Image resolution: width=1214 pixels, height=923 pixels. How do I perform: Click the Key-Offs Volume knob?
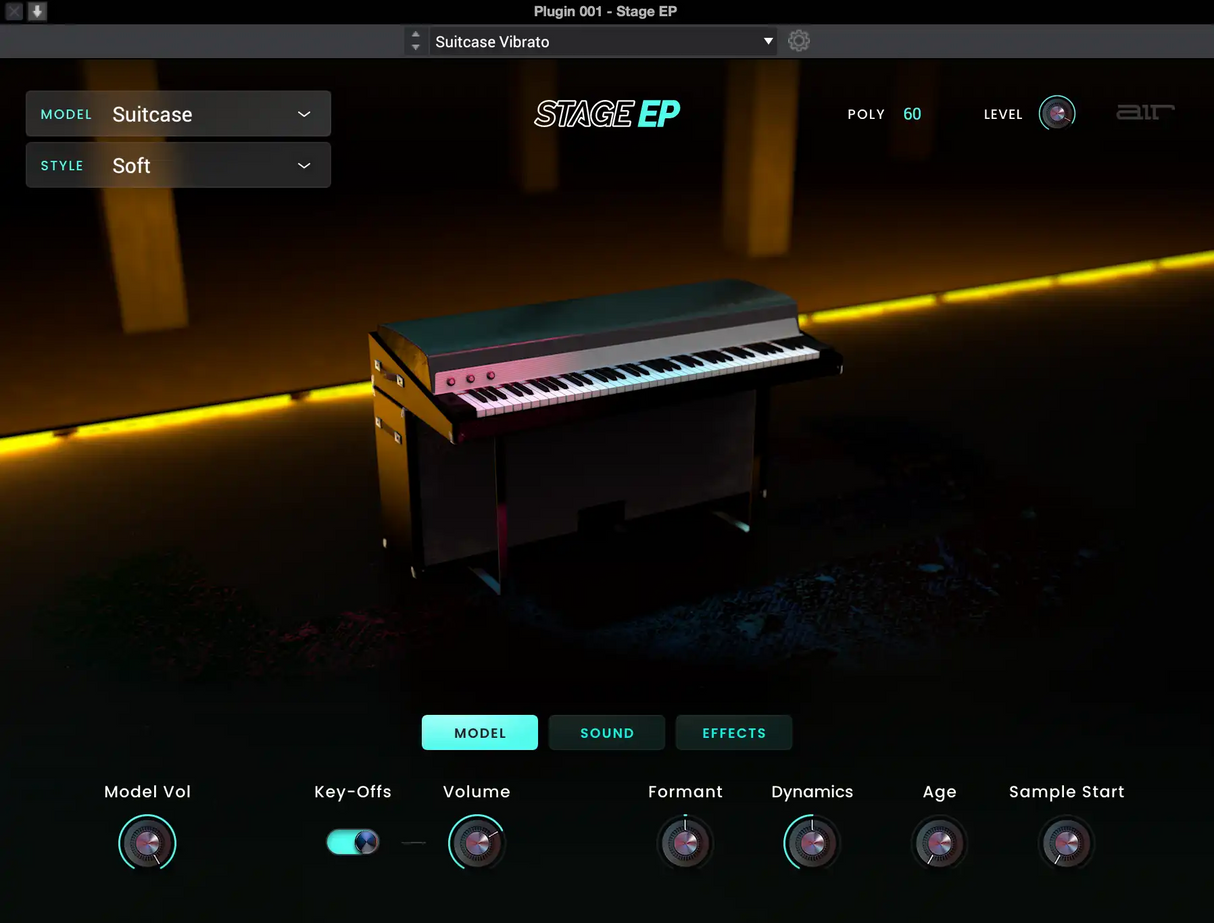[477, 842]
